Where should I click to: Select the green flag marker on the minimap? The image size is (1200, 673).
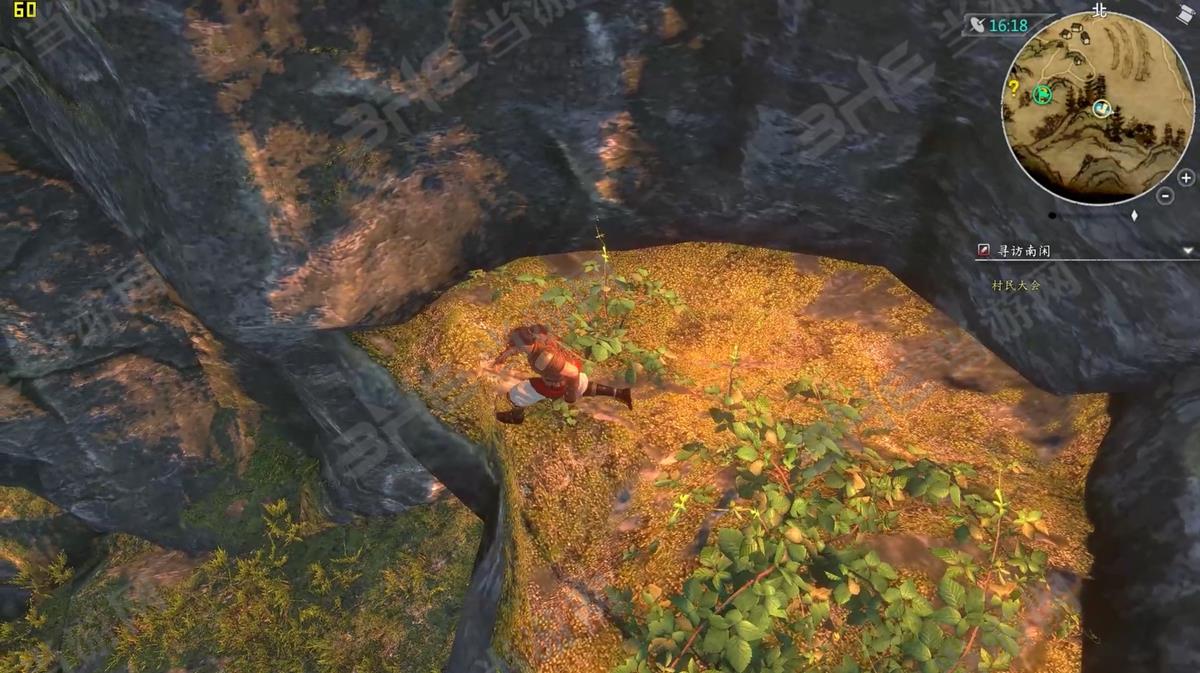[1040, 95]
